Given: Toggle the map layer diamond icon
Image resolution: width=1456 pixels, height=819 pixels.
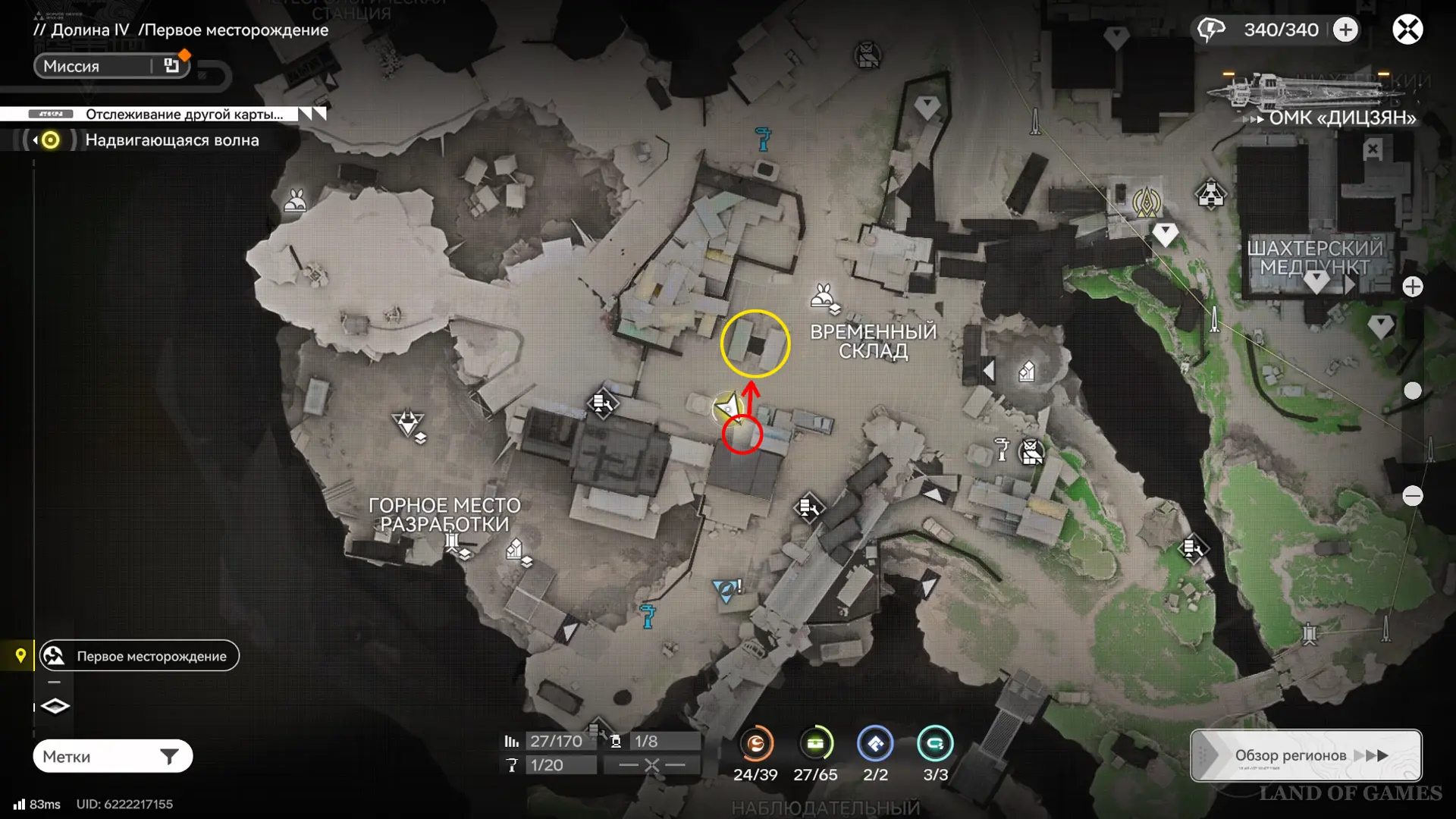Looking at the screenshot, I should [55, 706].
